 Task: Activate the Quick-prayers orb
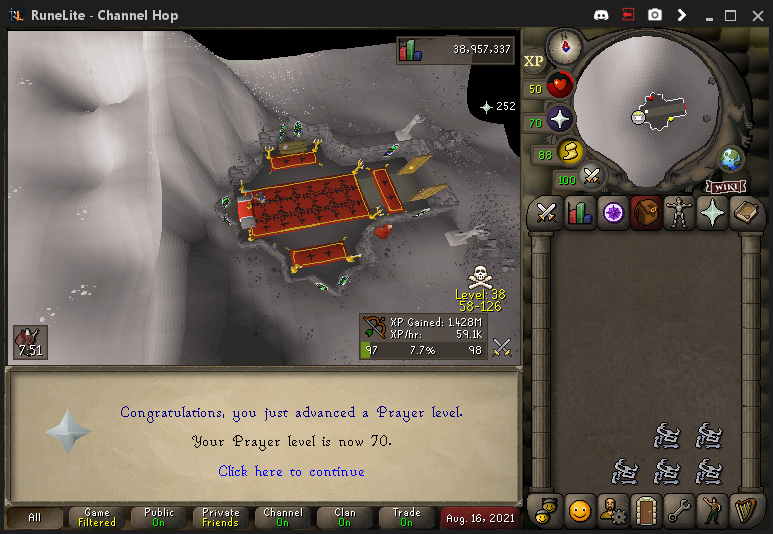coord(560,120)
